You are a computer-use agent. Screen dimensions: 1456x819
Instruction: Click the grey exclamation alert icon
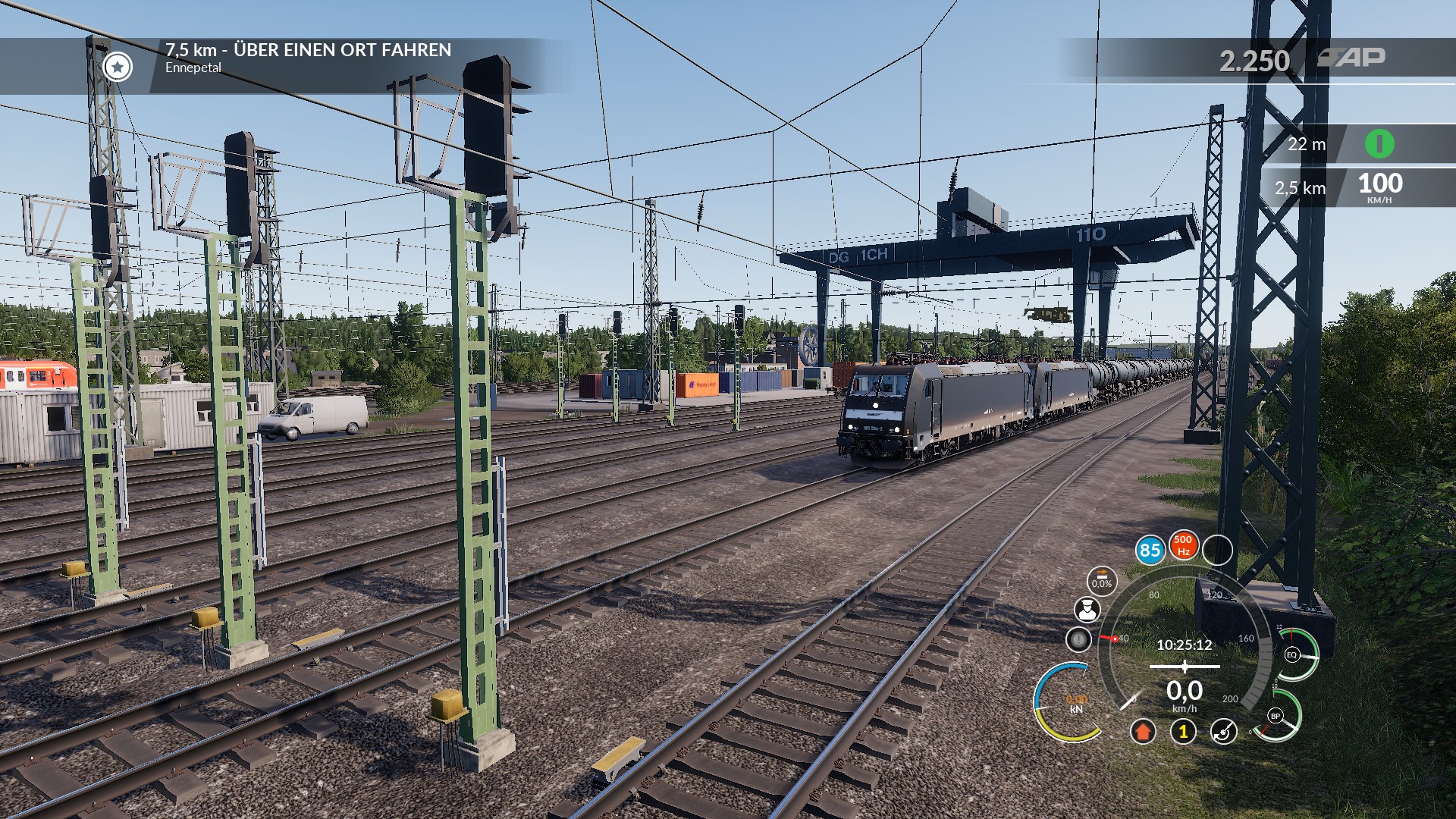(1078, 639)
